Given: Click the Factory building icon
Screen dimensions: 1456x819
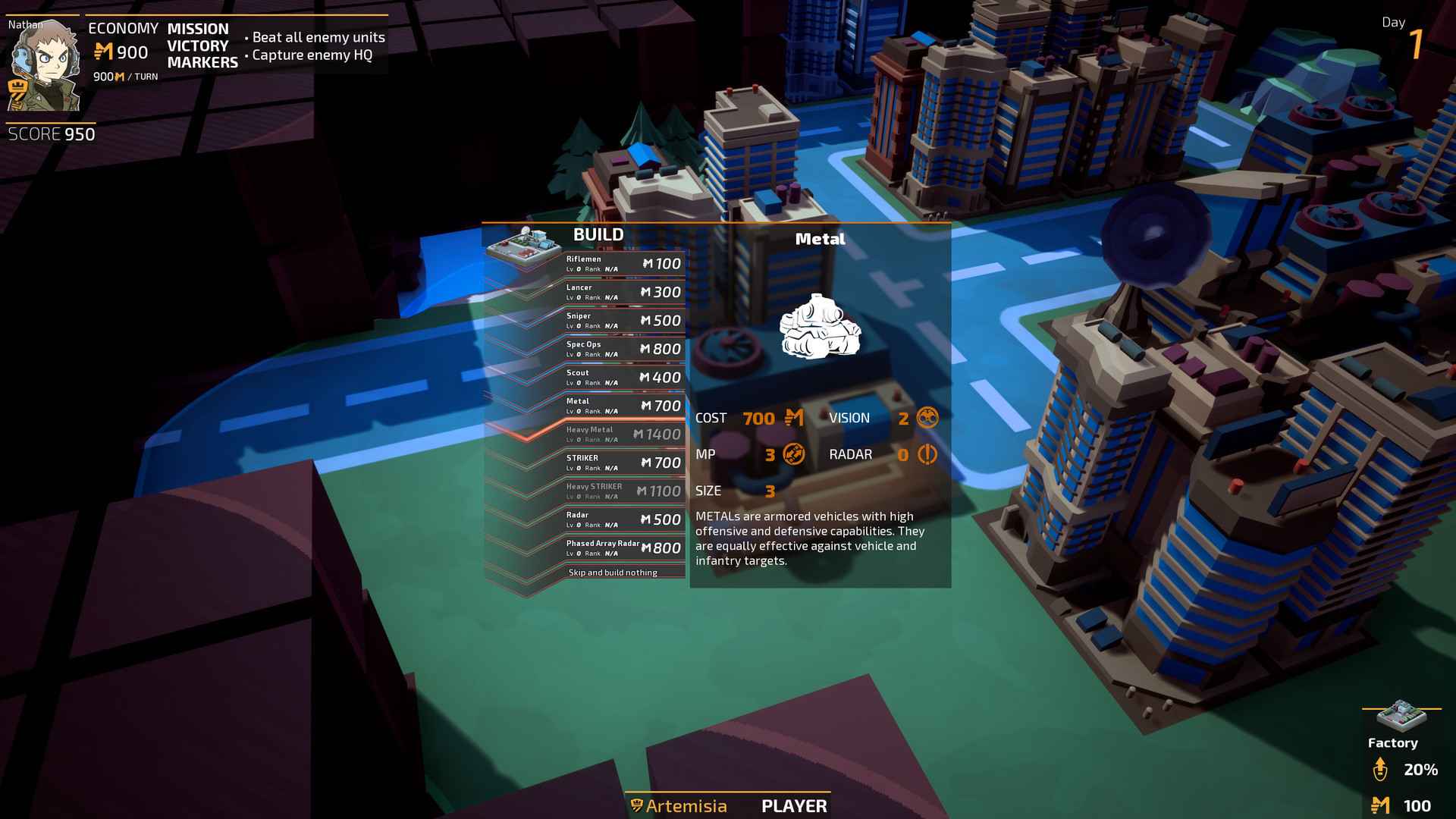Looking at the screenshot, I should [1400, 717].
